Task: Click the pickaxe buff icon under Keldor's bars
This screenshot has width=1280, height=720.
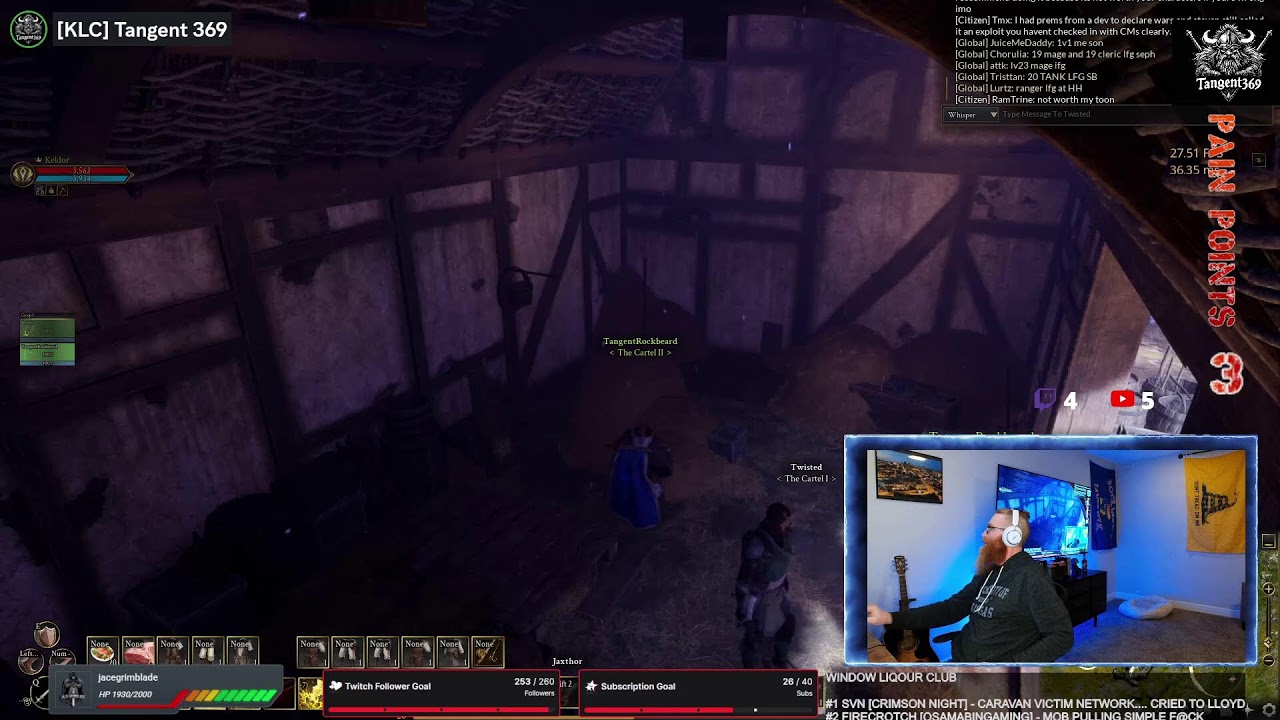Action: tap(62, 191)
